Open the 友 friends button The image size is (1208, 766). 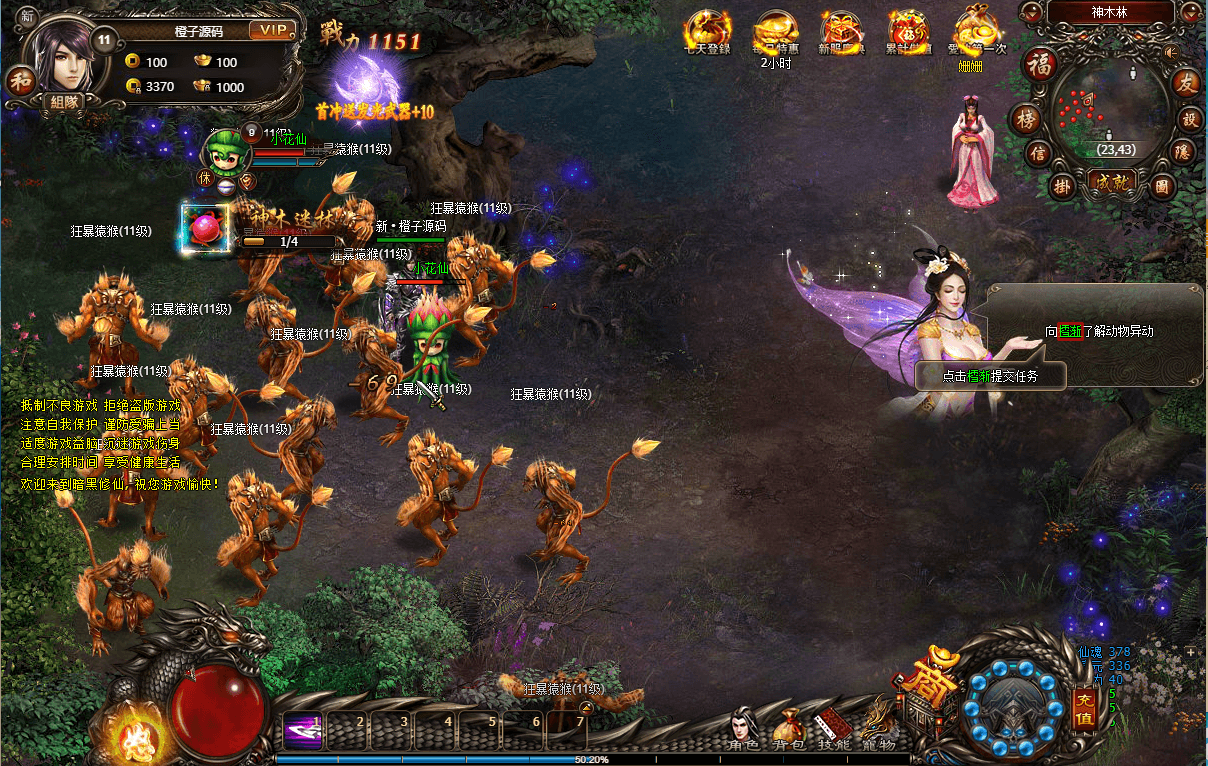(x=1186, y=83)
